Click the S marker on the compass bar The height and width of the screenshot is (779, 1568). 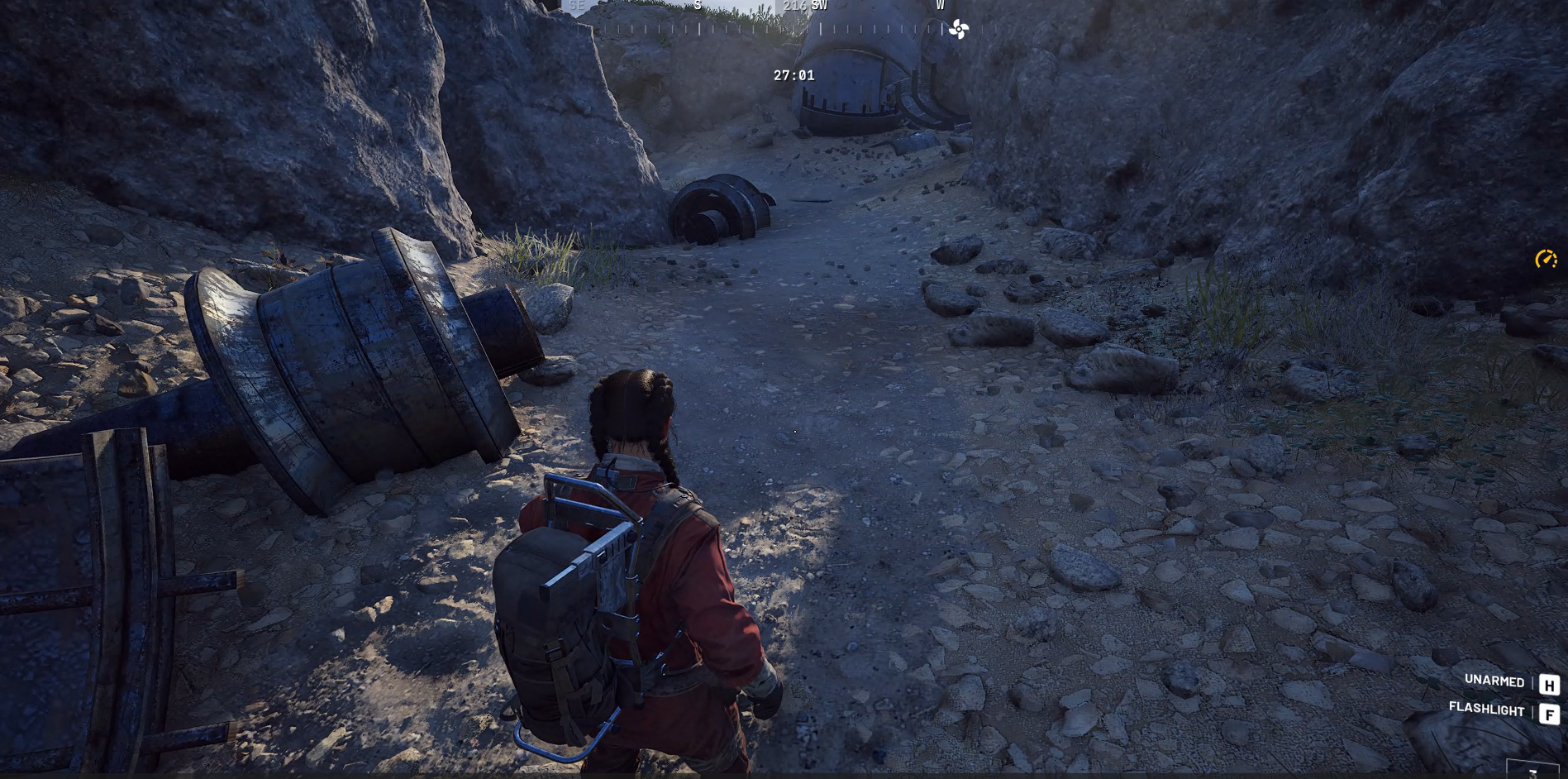coord(697,6)
